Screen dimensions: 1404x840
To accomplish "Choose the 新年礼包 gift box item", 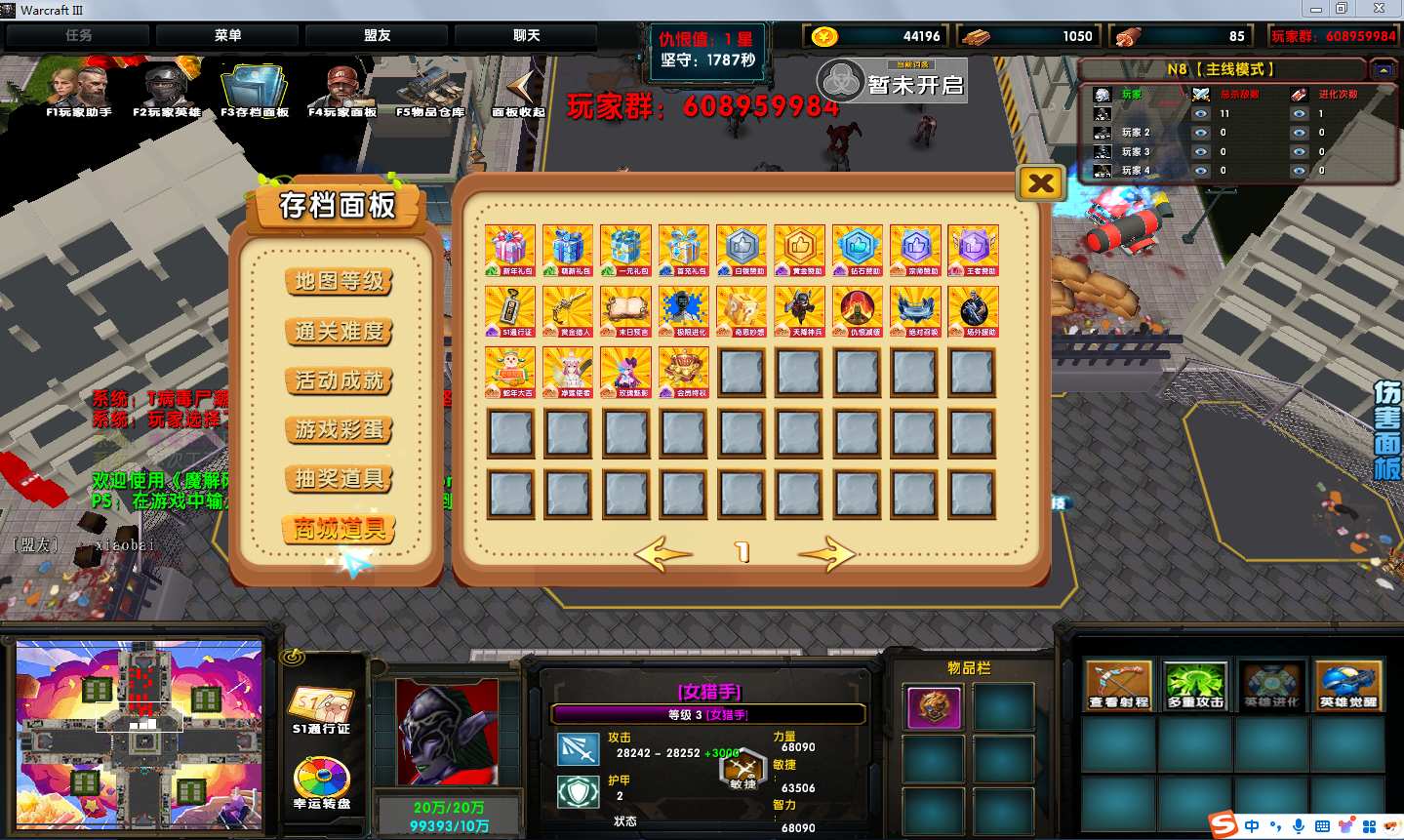I will (x=510, y=251).
